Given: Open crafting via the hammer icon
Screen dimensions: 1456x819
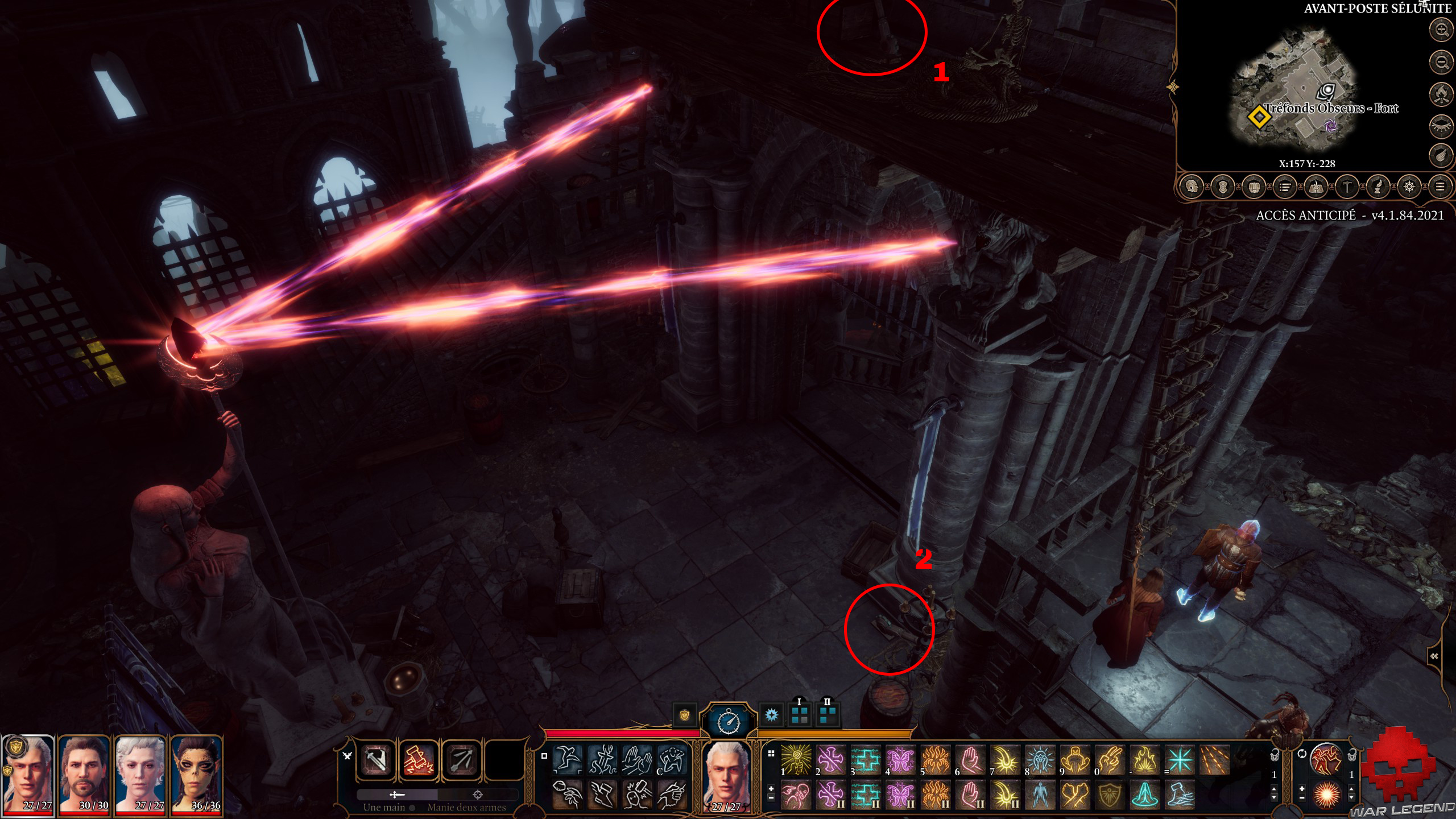Looking at the screenshot, I should pos(1347,187).
